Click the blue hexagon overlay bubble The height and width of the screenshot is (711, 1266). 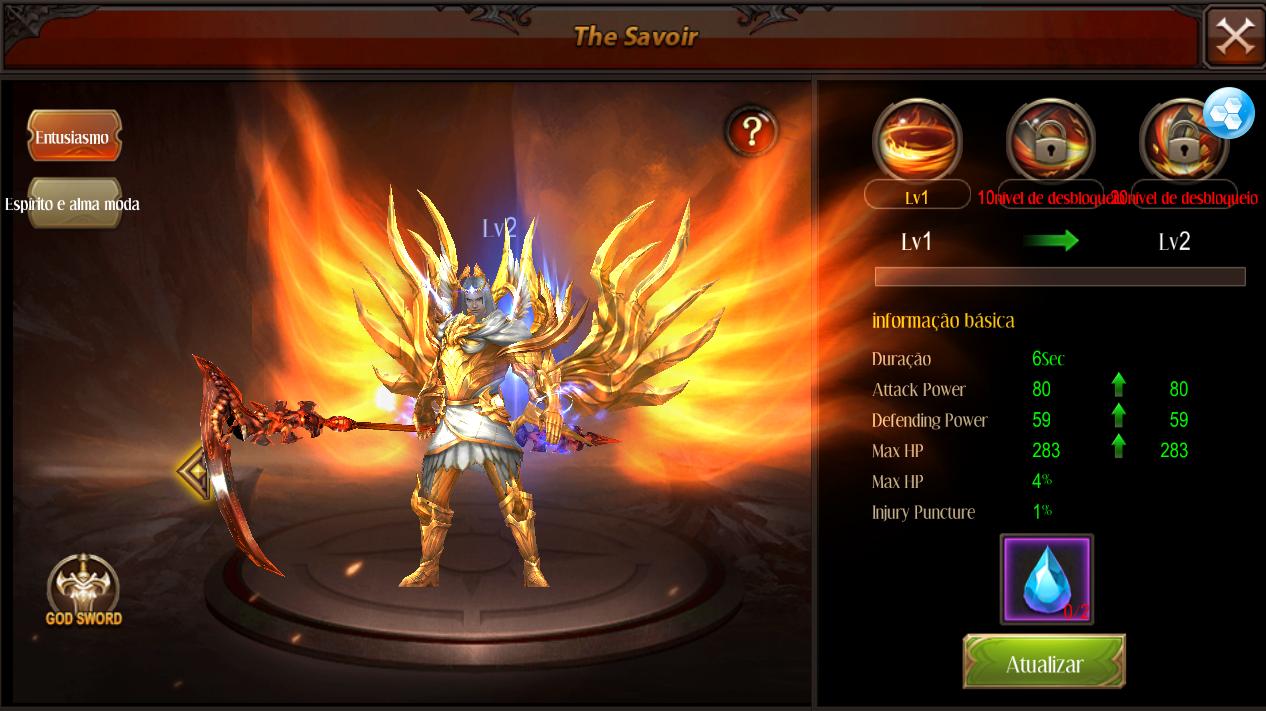pos(1228,113)
